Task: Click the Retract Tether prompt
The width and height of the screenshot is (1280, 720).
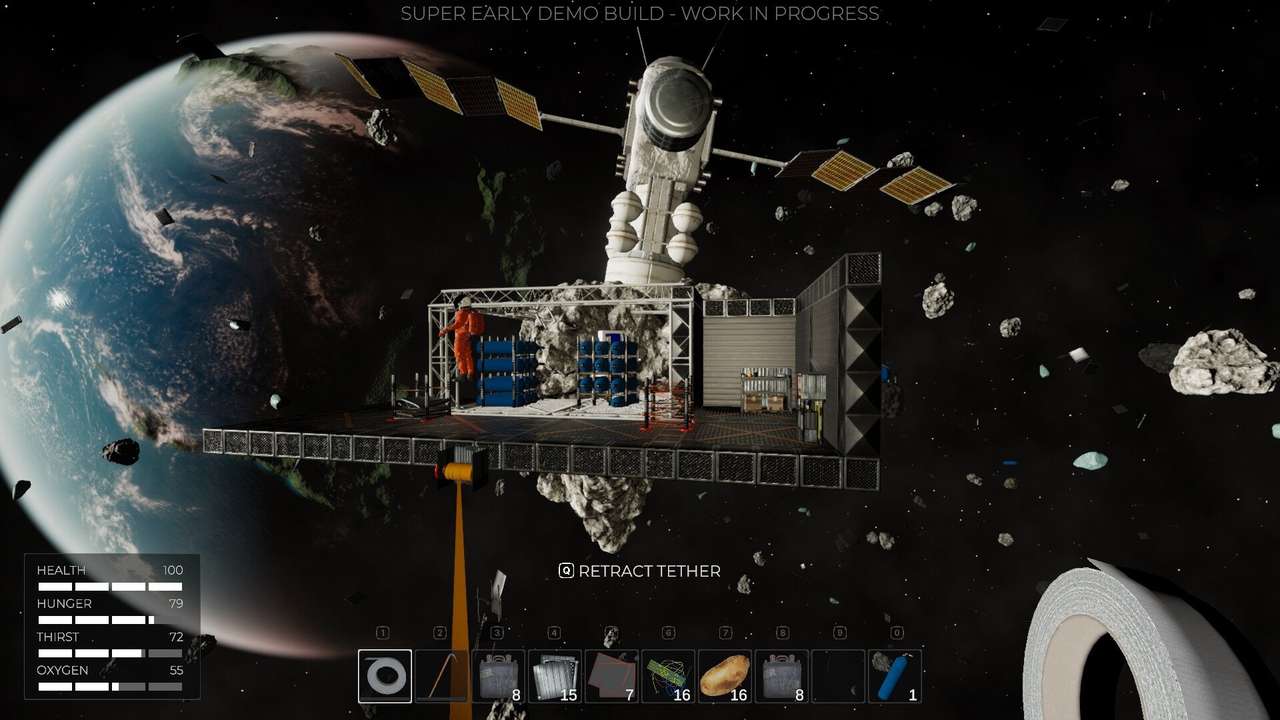Action: tap(650, 571)
